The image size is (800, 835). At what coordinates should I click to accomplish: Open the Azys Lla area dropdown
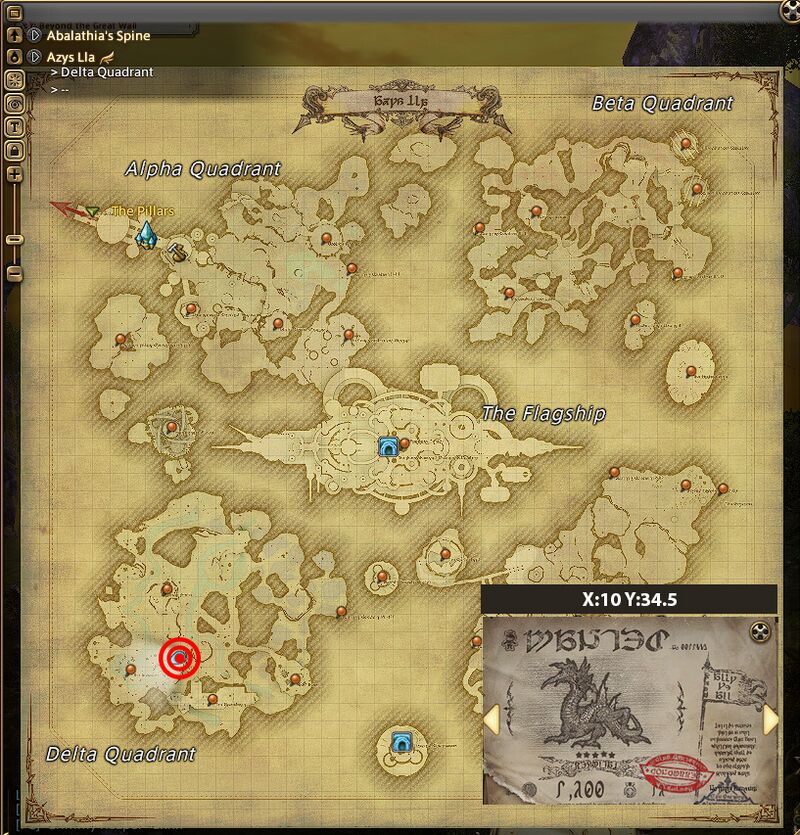click(x=34, y=57)
